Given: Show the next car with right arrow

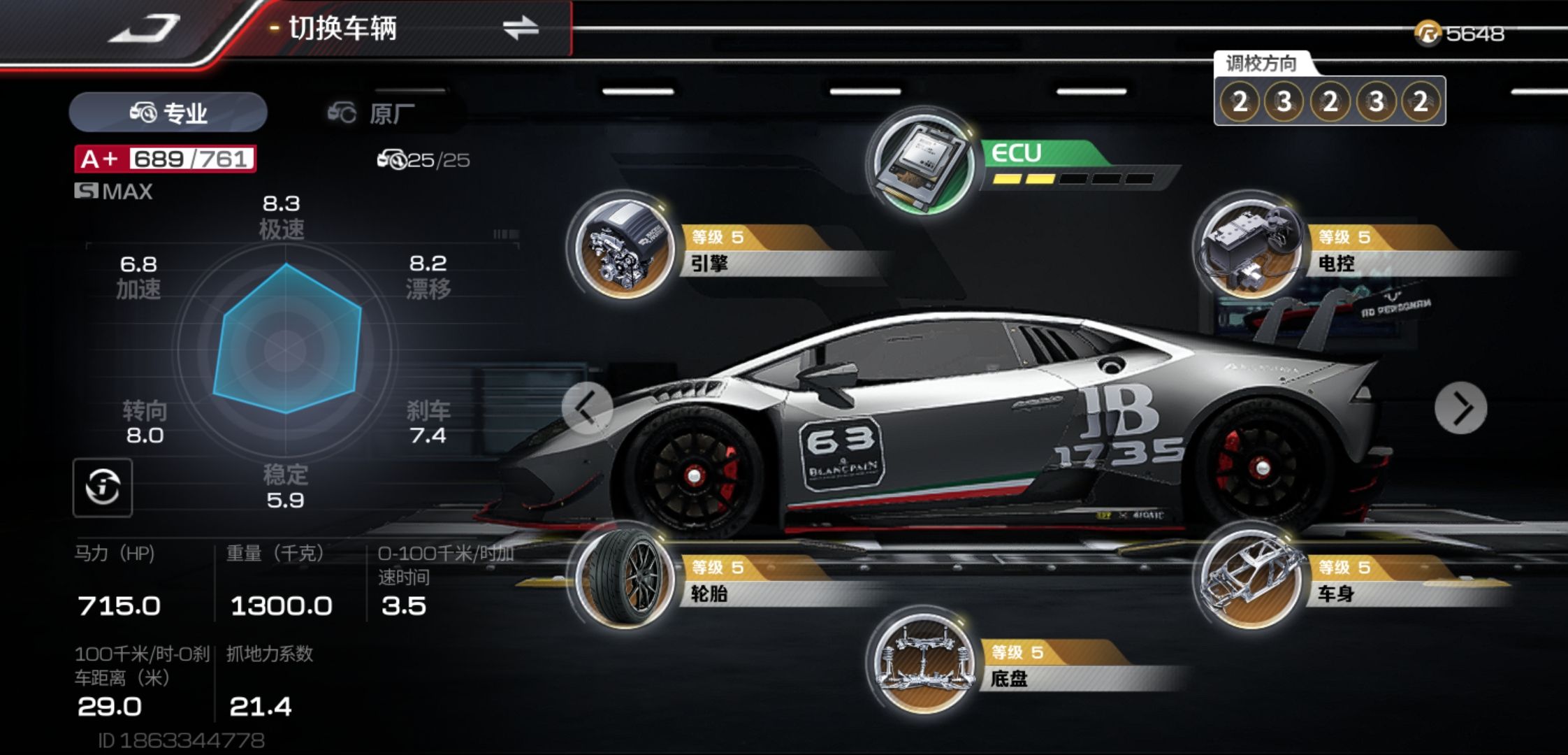Looking at the screenshot, I should 1460,408.
